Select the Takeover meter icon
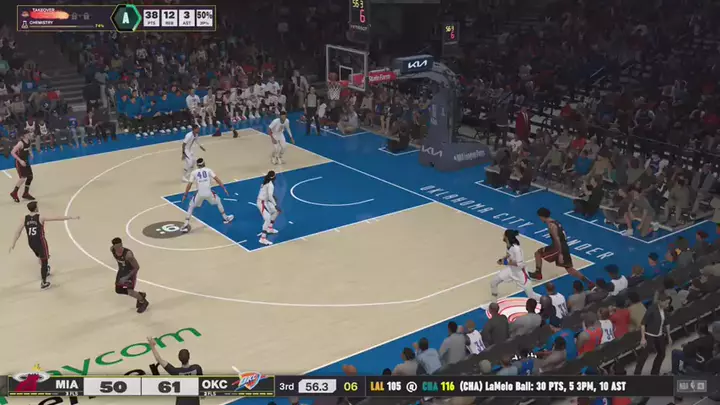 [24, 14]
